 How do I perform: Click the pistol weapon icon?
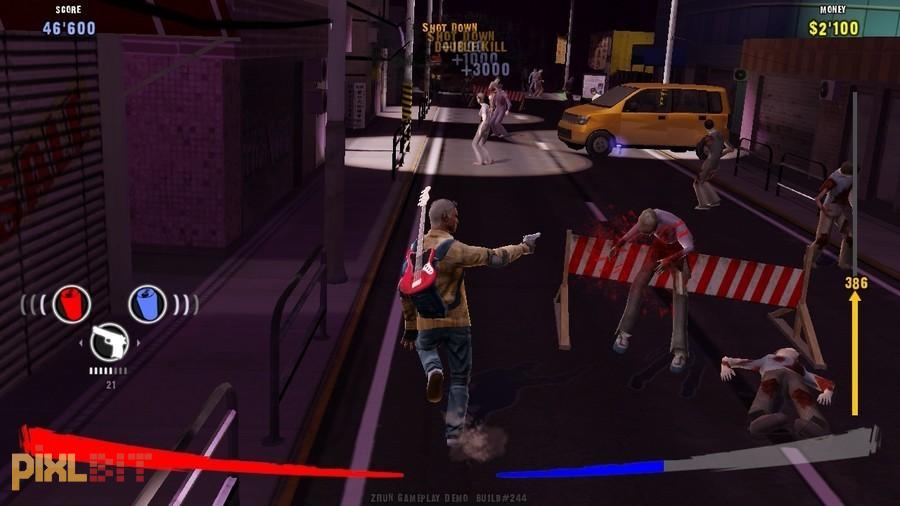(109, 343)
